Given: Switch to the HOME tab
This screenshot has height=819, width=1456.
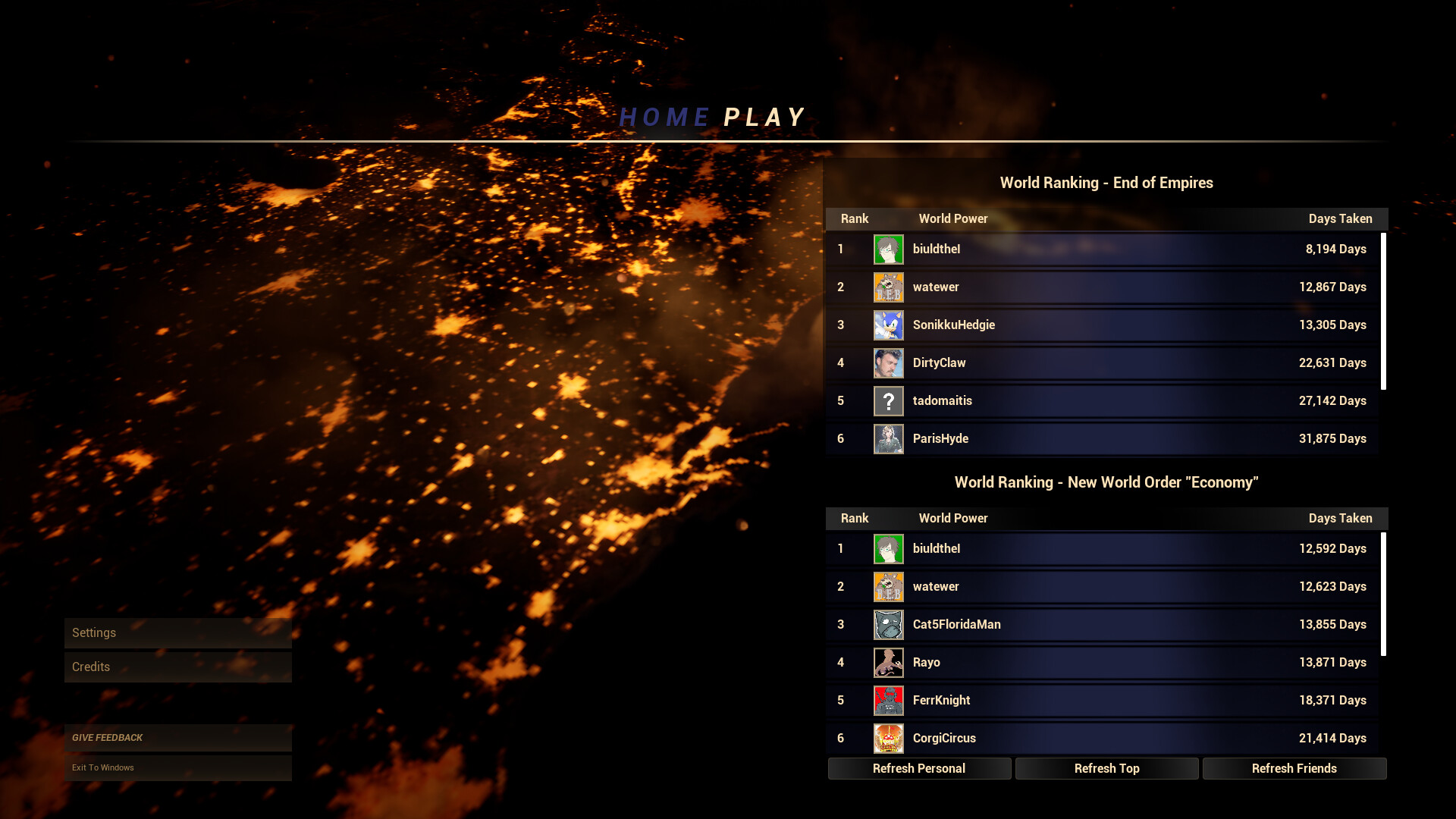Looking at the screenshot, I should pyautogui.click(x=663, y=116).
